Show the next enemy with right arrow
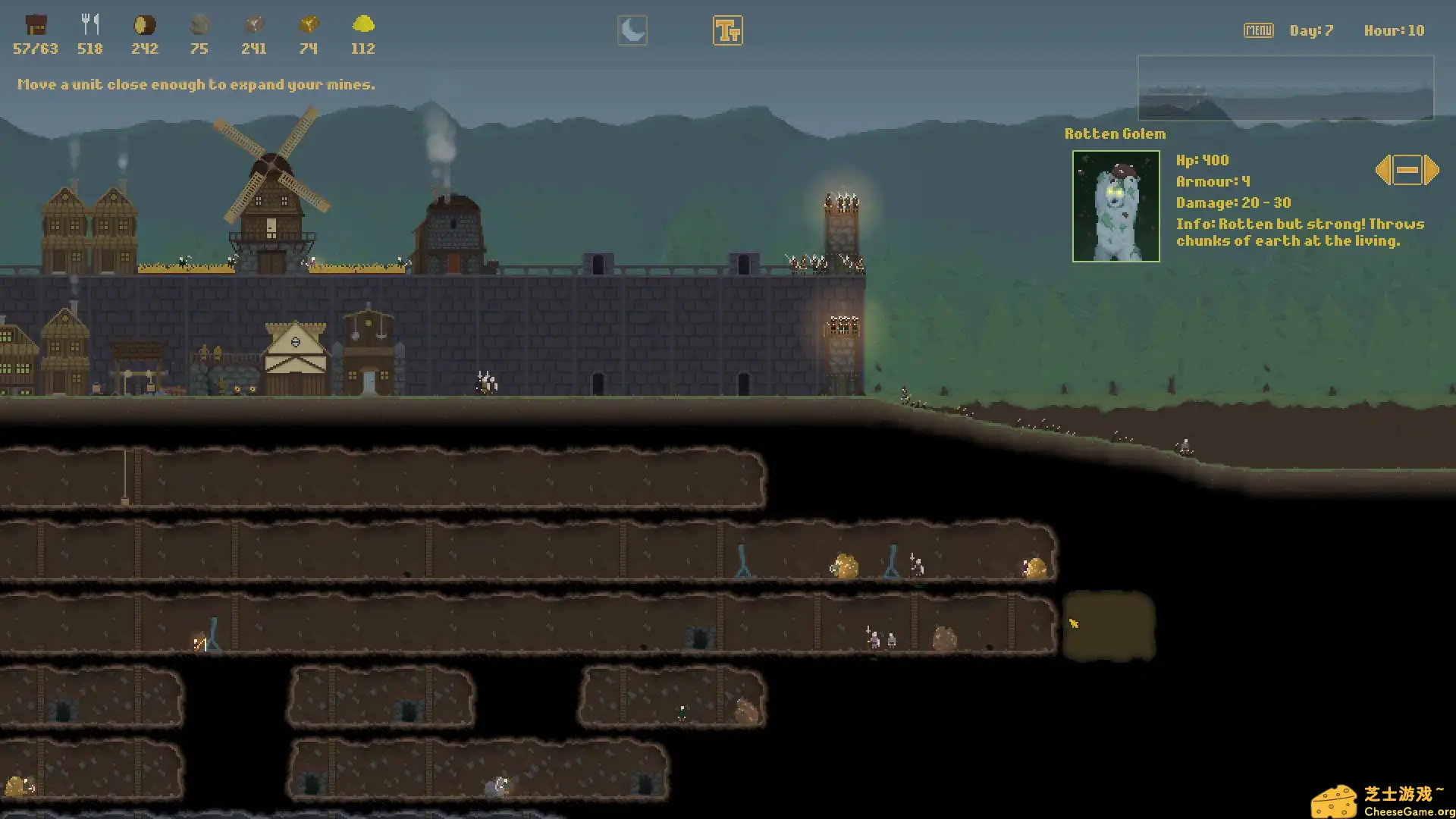The height and width of the screenshot is (819, 1456). pos(1432,170)
